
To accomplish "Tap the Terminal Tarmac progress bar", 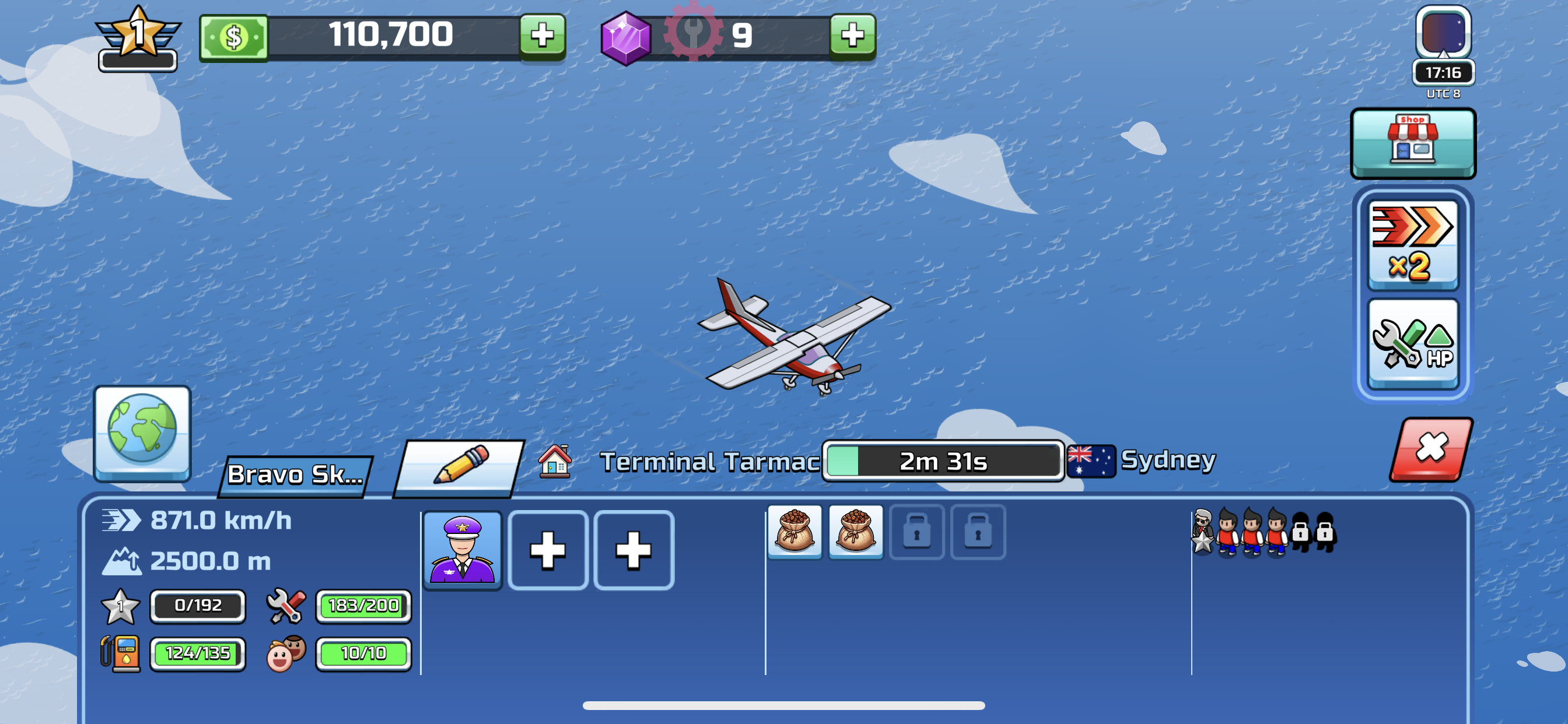I will click(x=942, y=461).
